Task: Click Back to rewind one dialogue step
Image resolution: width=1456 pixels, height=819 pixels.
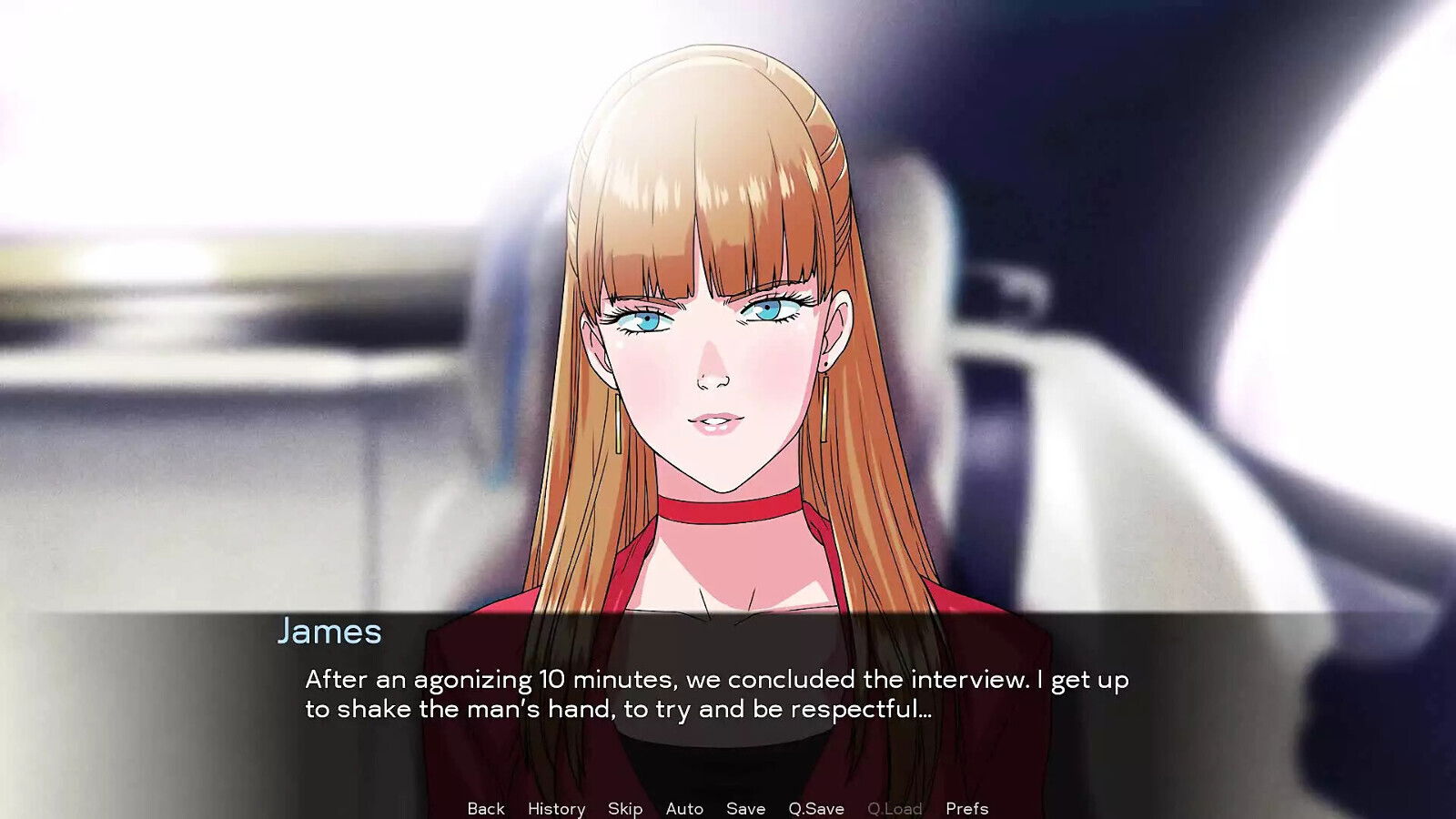Action: (x=486, y=808)
